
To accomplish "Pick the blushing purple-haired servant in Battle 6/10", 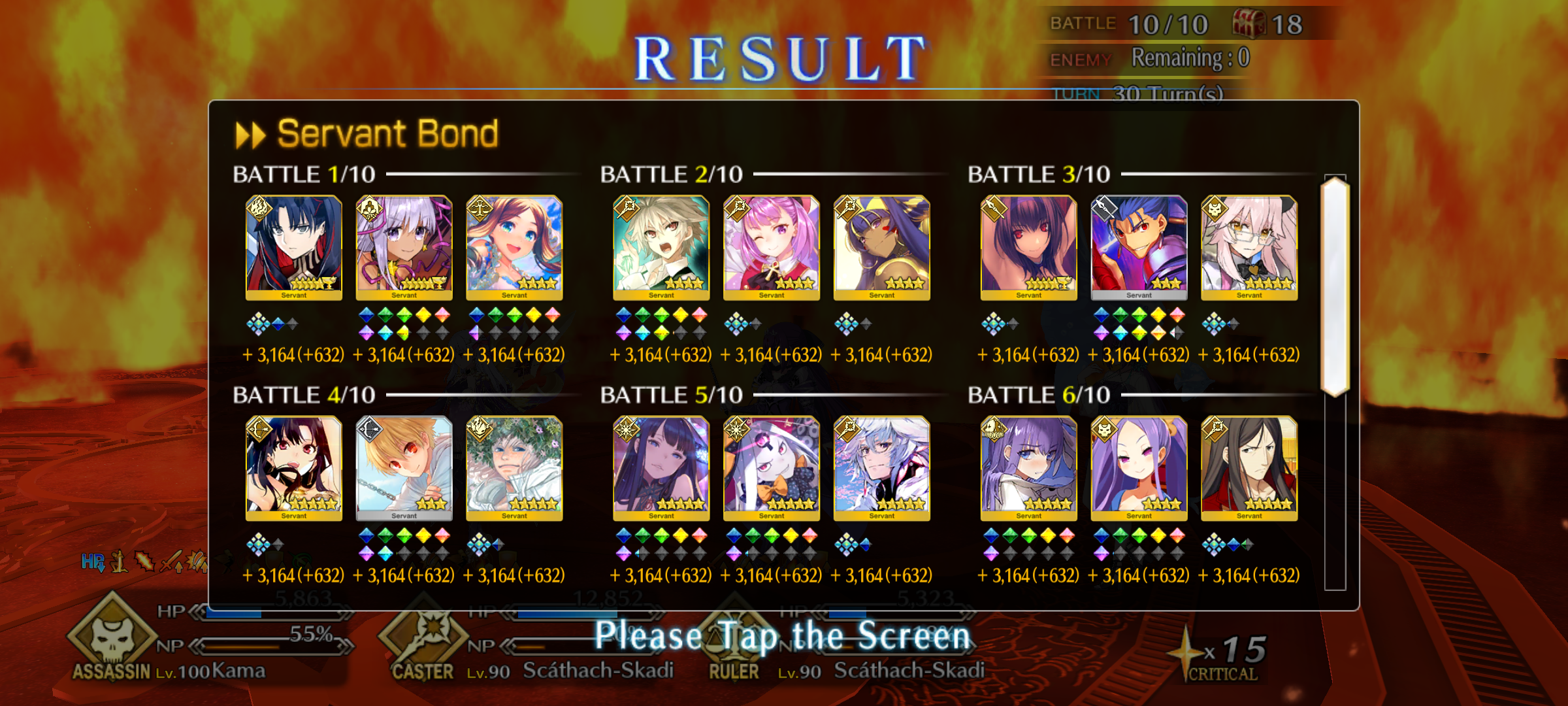I will point(1028,467).
